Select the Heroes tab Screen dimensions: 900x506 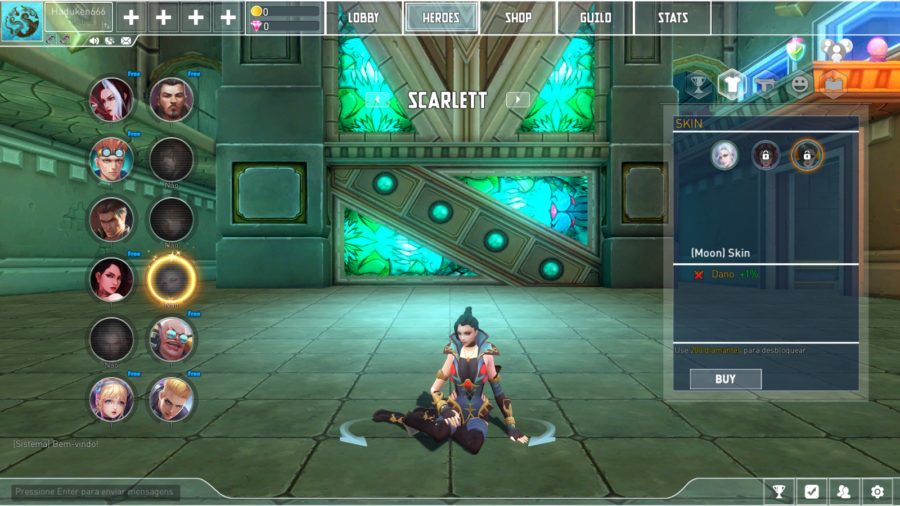tap(441, 18)
